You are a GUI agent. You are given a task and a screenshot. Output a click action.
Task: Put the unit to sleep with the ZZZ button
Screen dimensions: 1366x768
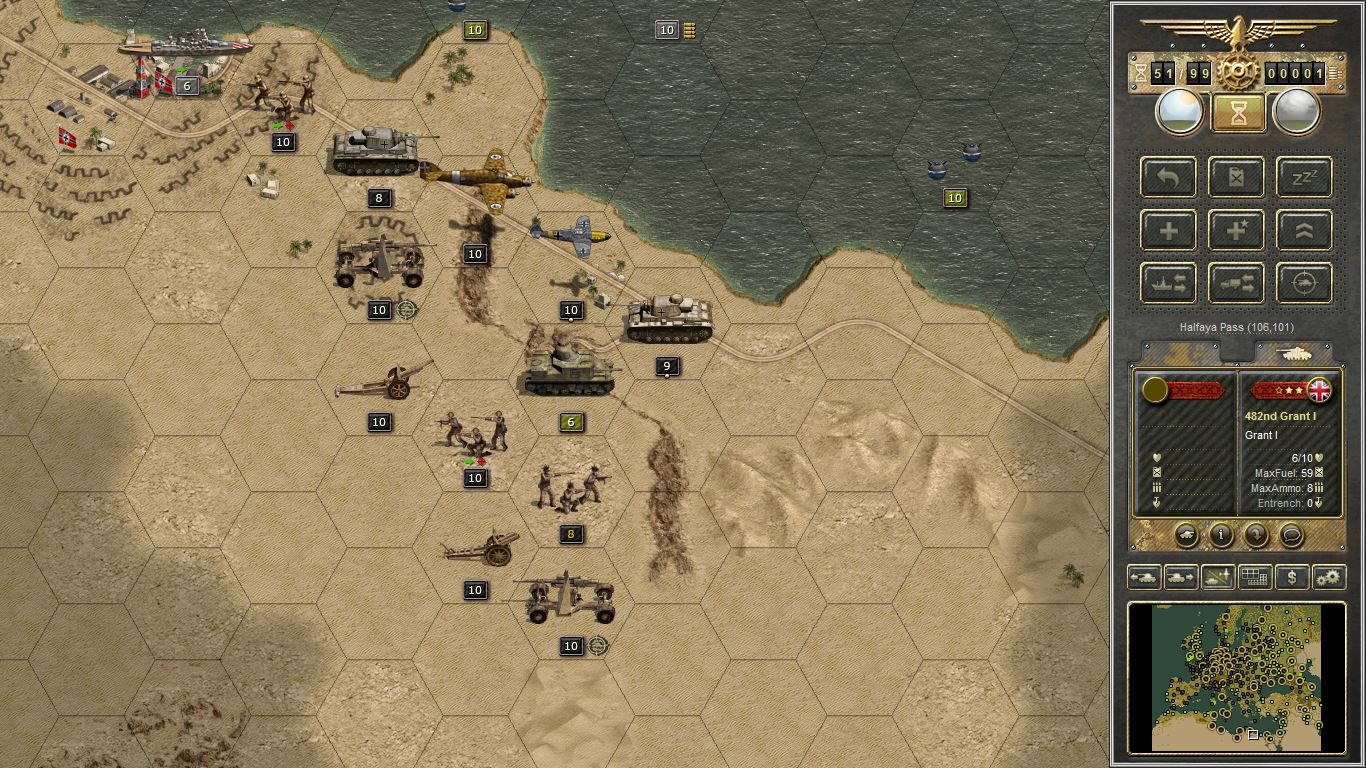[1304, 177]
